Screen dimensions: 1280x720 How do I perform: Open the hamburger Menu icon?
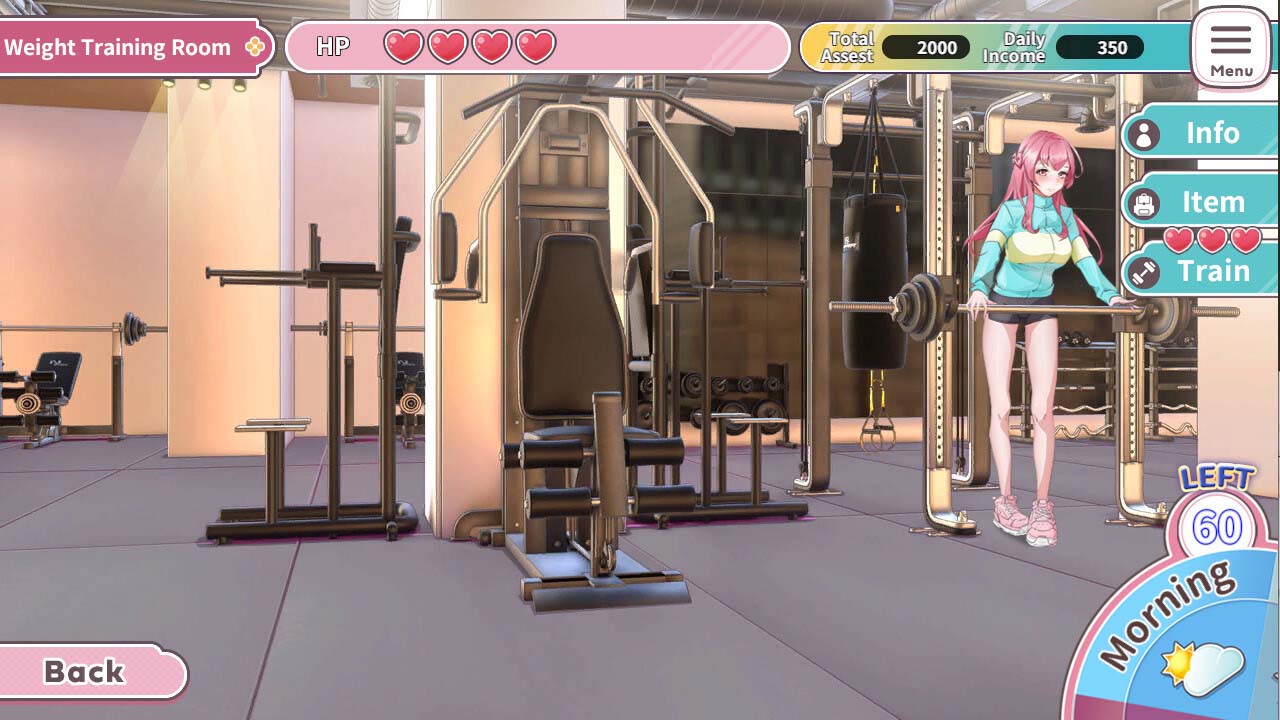point(1231,42)
